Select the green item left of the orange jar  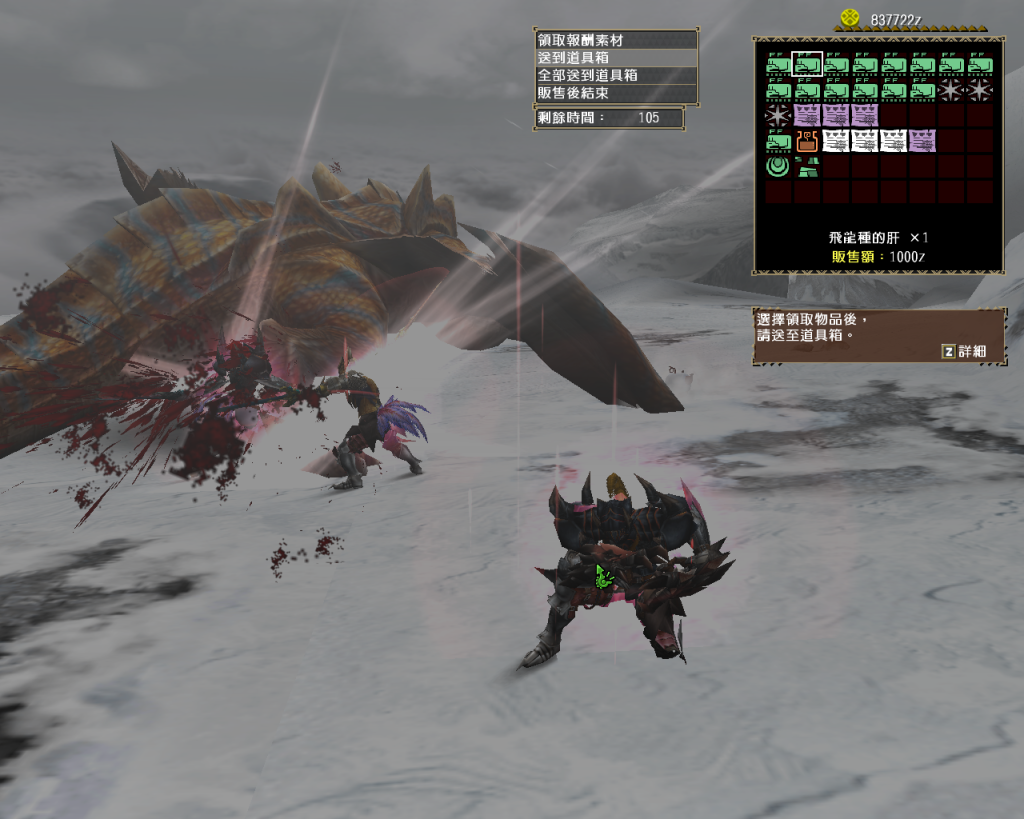(x=778, y=140)
